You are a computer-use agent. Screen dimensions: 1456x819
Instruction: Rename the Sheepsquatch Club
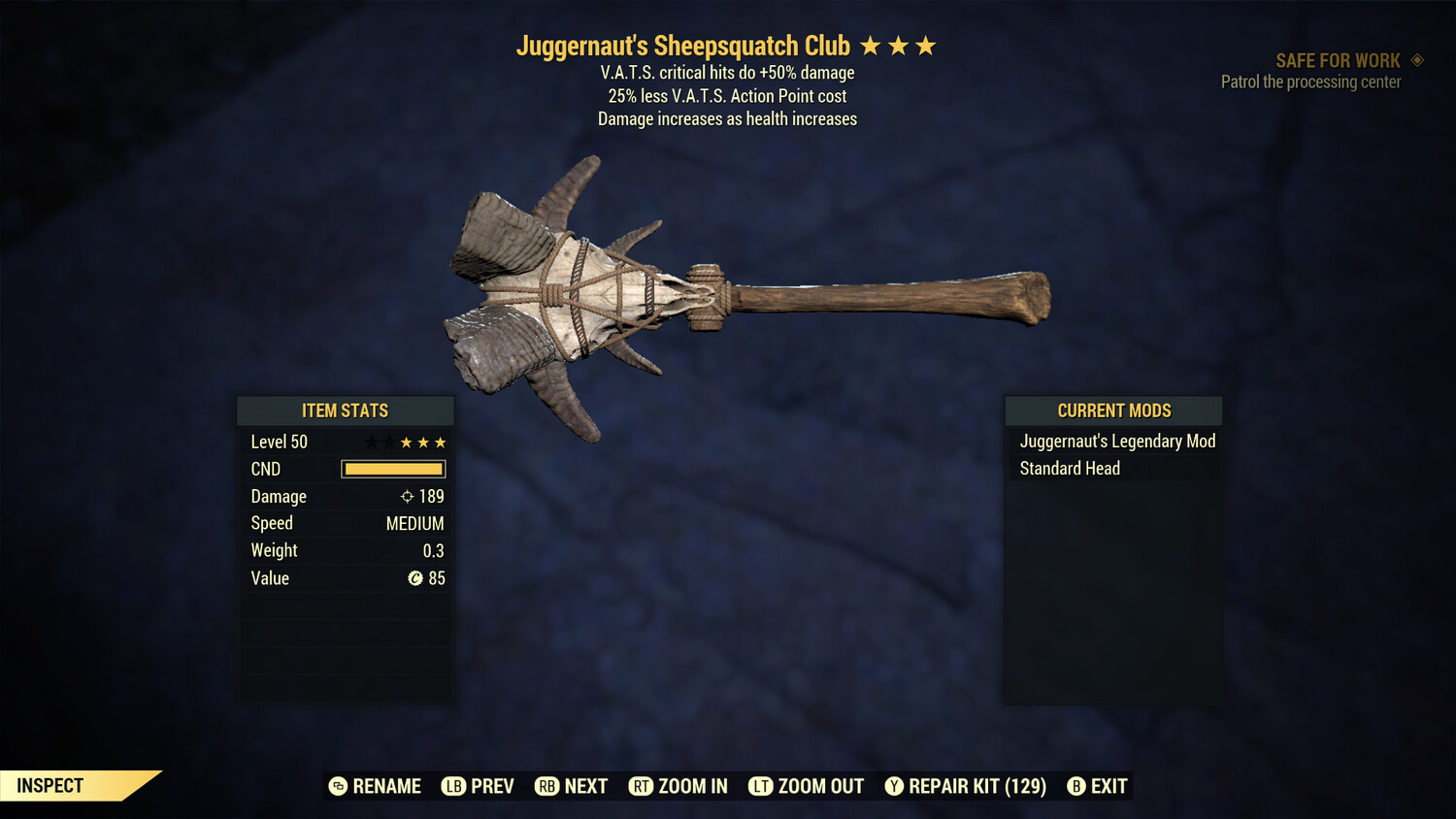click(x=375, y=786)
